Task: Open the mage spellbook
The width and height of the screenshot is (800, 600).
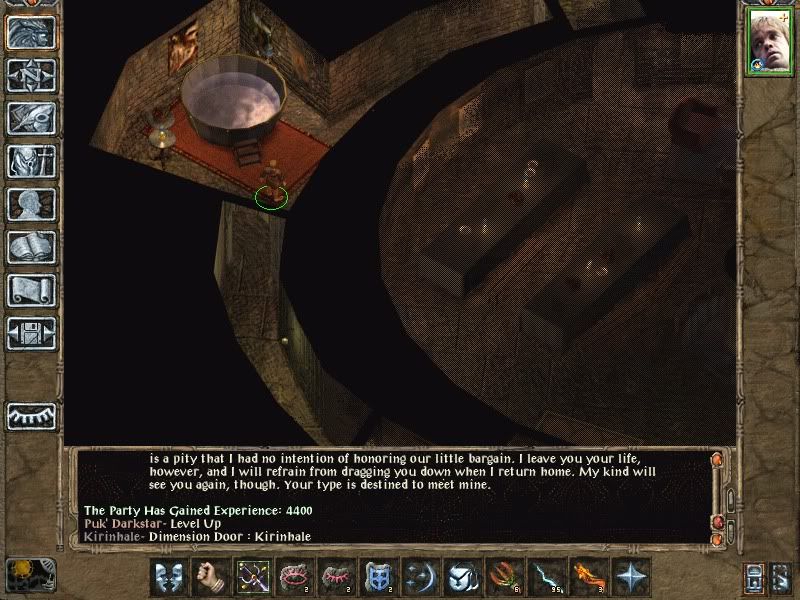Action: pyautogui.click(x=31, y=247)
